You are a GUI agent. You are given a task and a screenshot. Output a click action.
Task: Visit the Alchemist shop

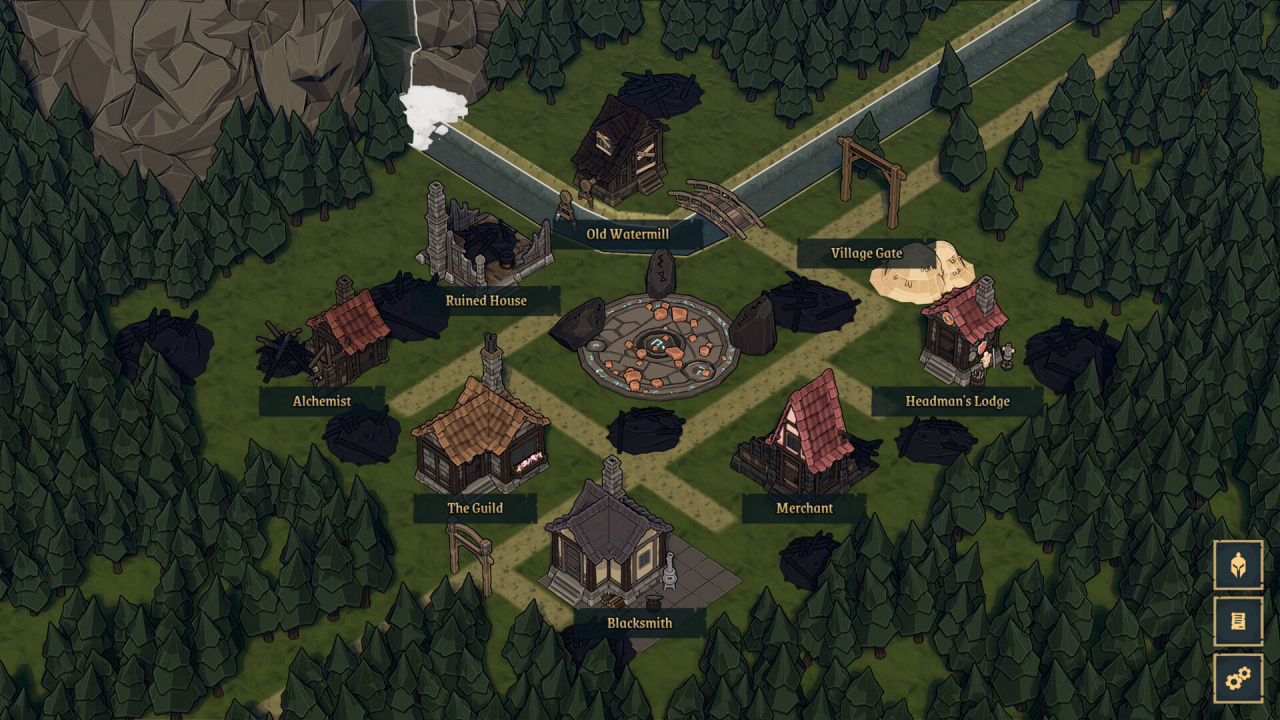pyautogui.click(x=322, y=401)
